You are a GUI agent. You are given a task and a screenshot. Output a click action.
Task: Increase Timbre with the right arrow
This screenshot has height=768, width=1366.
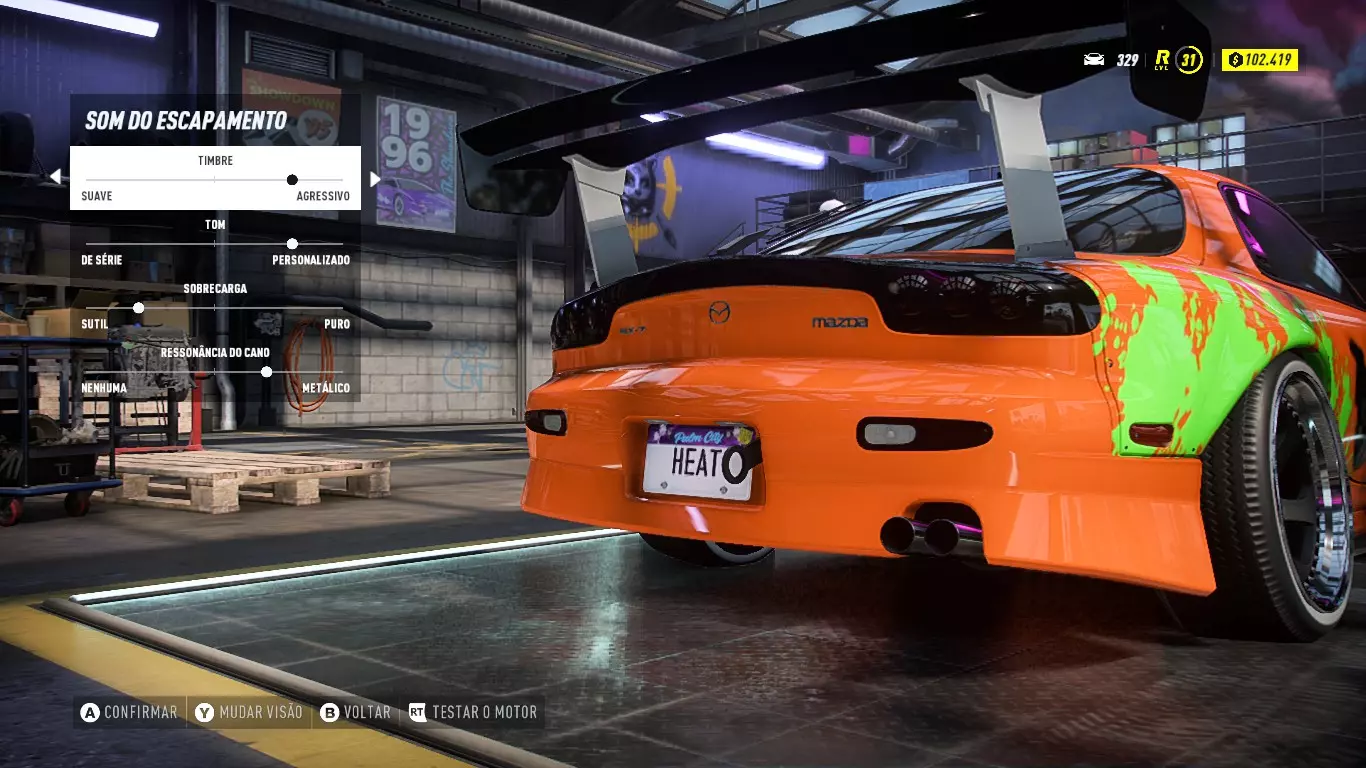[375, 179]
